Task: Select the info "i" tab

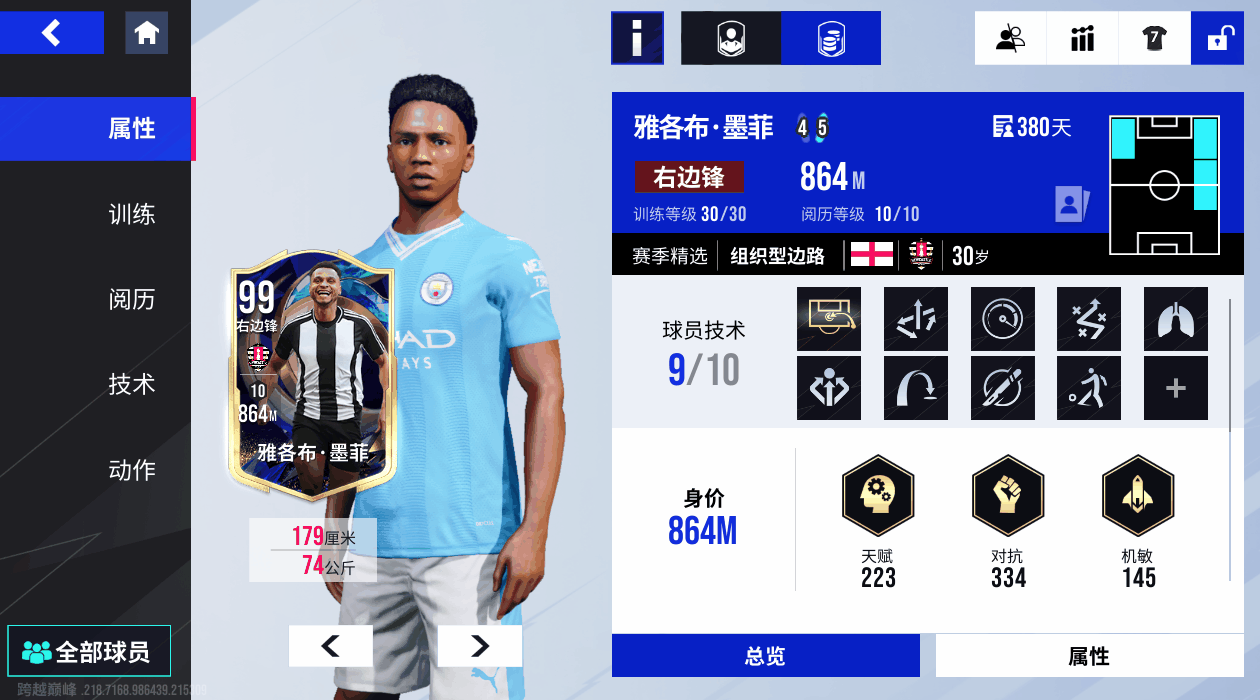Action: (637, 38)
